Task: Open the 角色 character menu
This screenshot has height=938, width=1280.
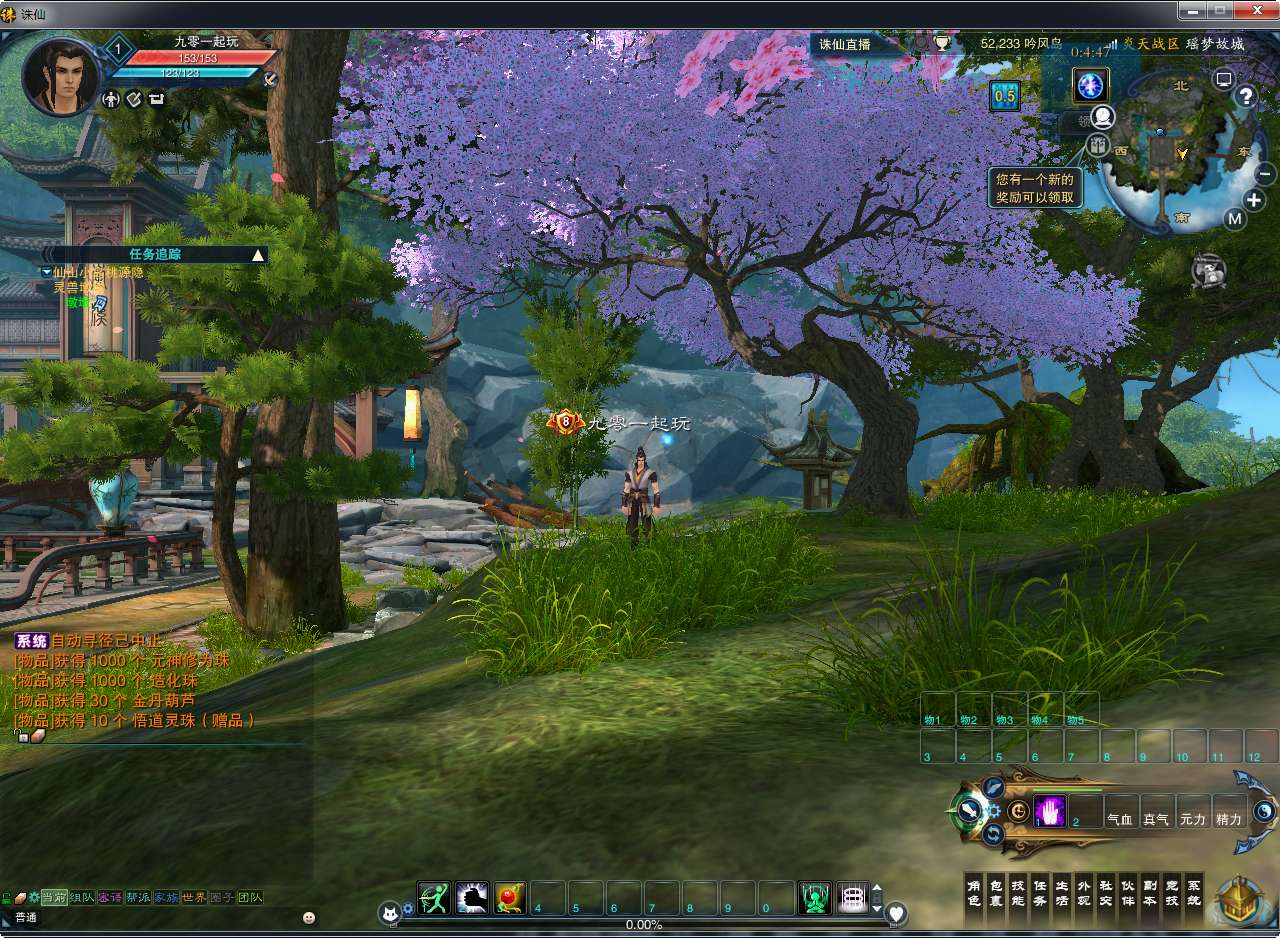Action: [973, 893]
